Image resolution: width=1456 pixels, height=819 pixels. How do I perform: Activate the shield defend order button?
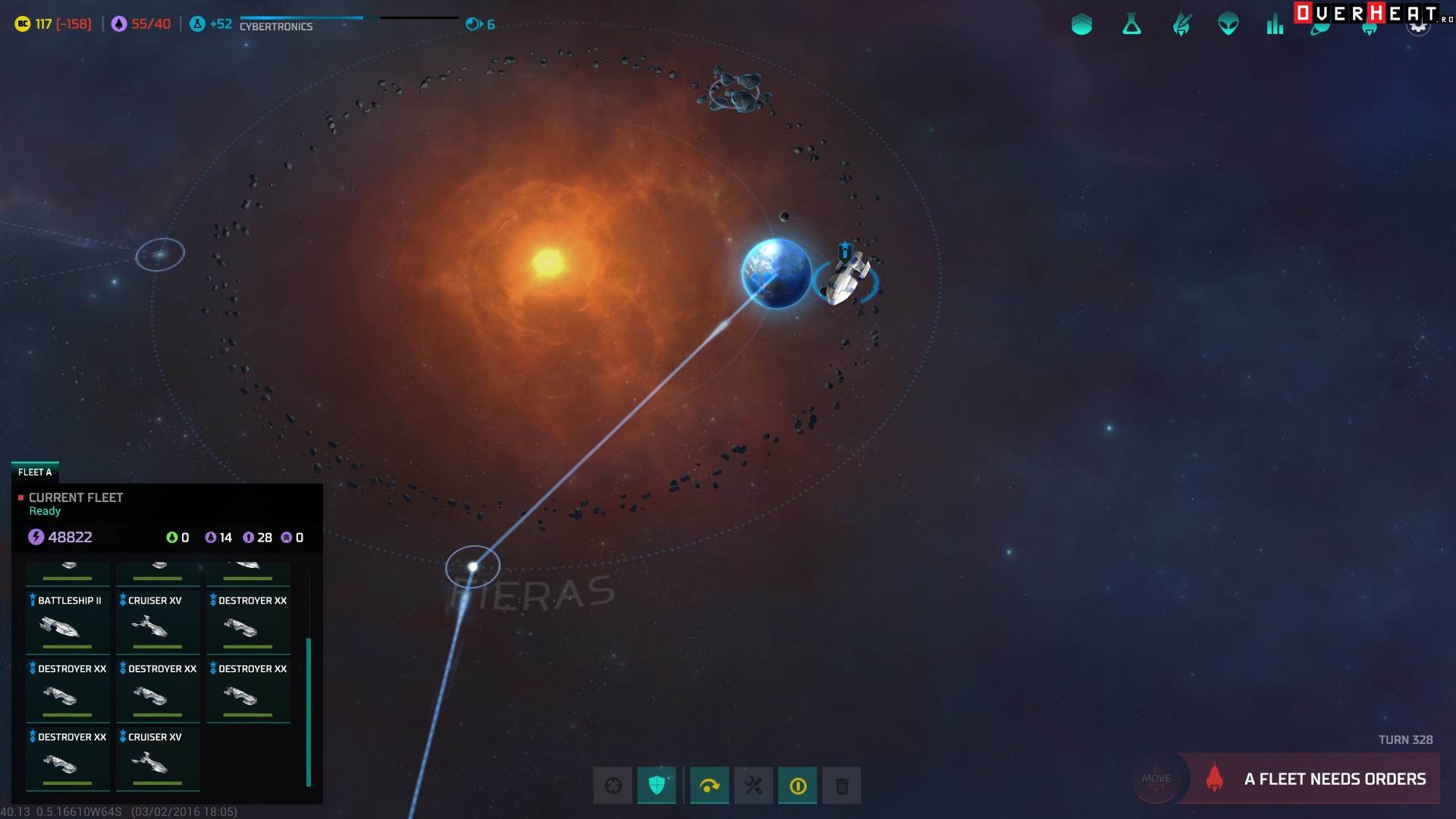pos(657,786)
